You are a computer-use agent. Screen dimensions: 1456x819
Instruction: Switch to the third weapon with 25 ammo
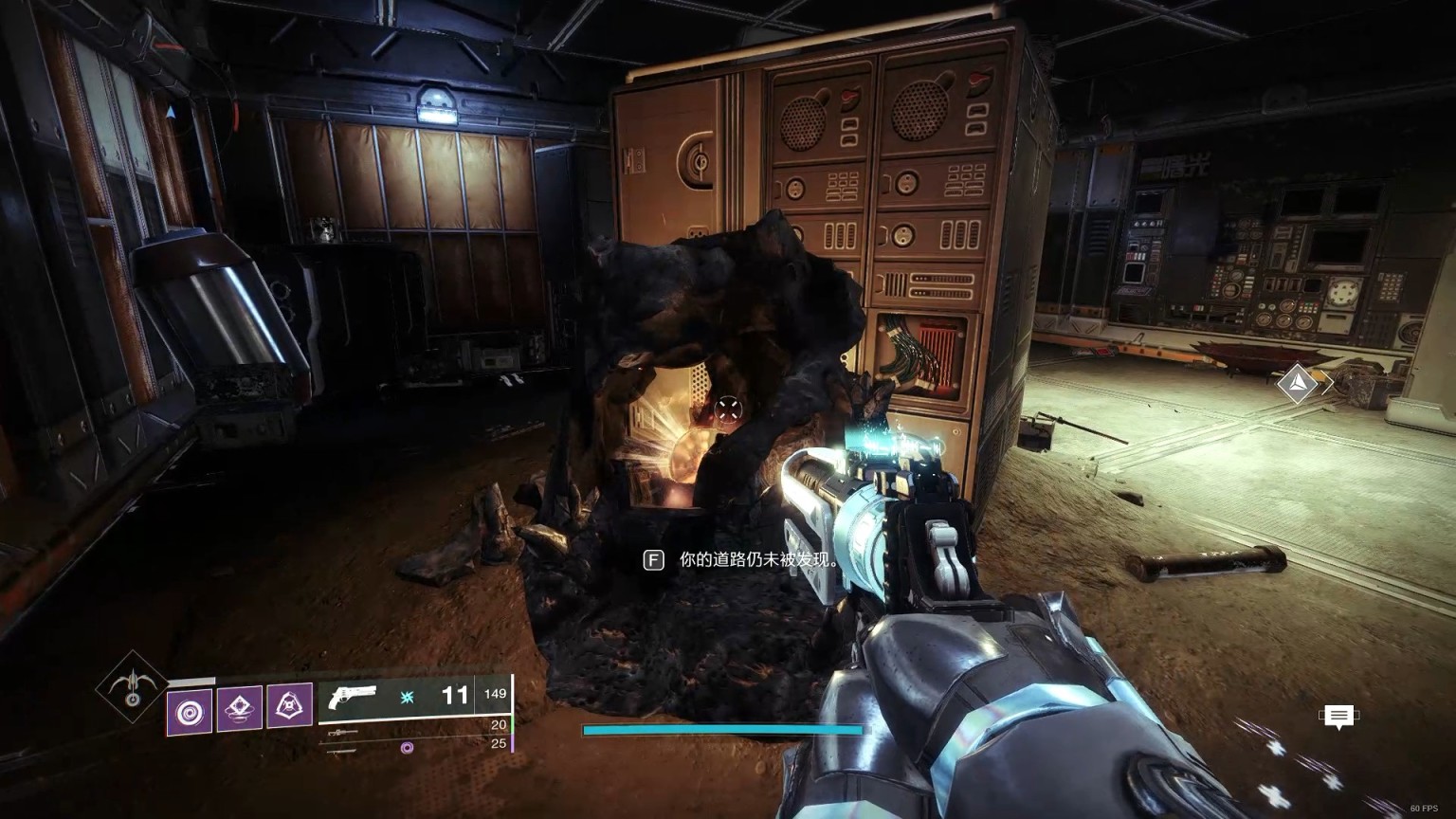pos(341,751)
